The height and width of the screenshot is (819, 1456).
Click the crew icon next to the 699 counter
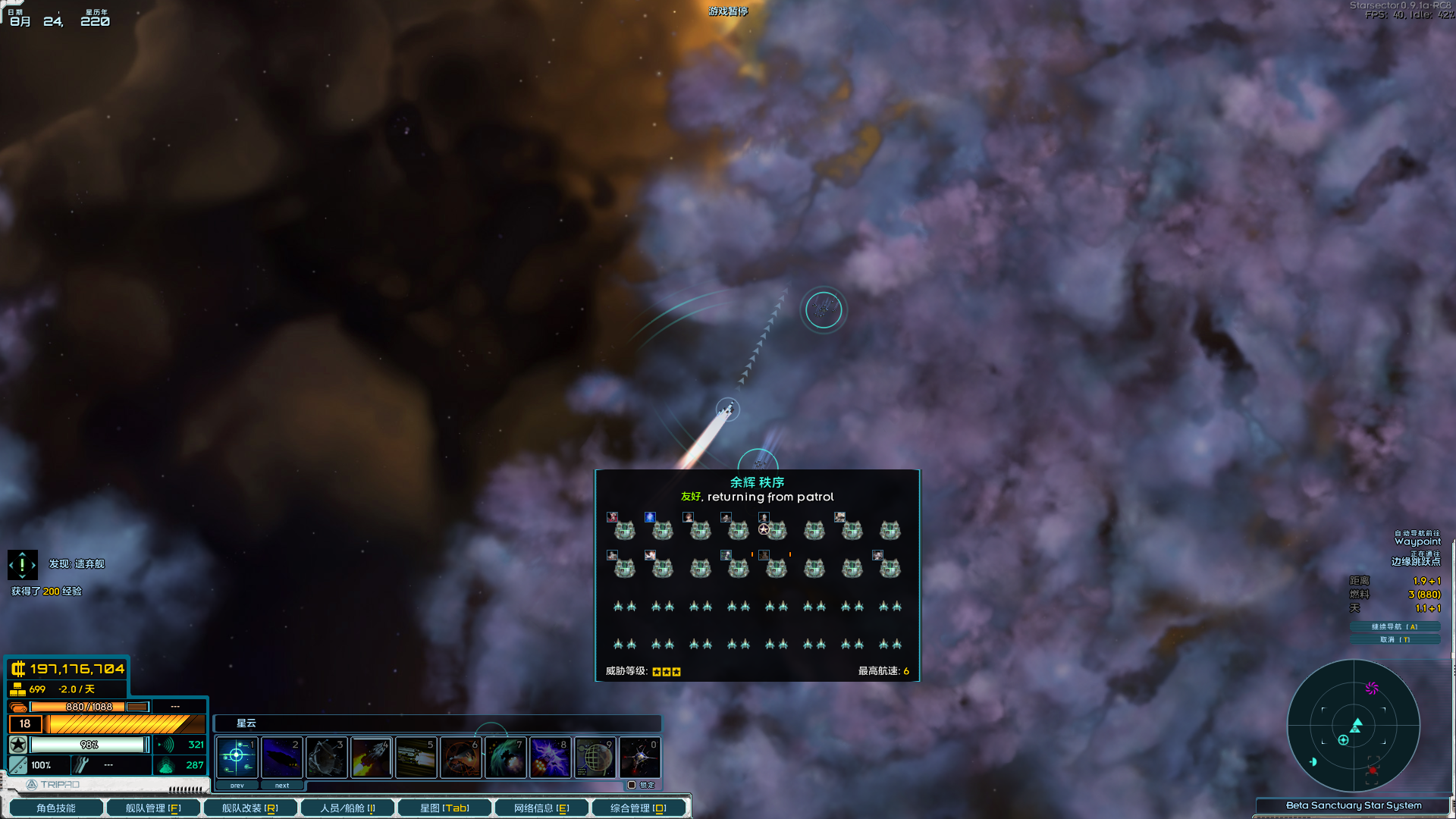(17, 689)
